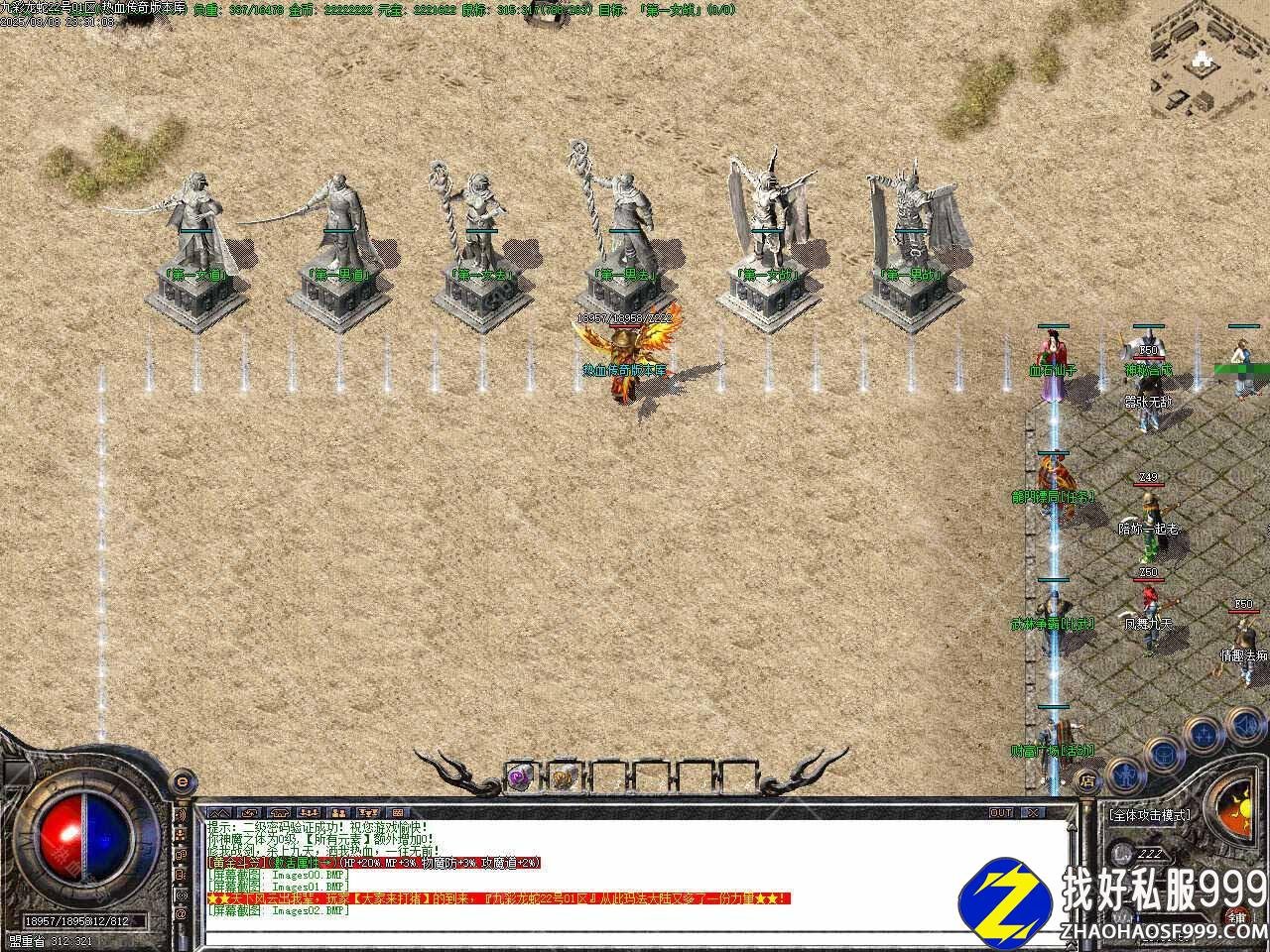Screen dimensions: 1270x952
Task: Close the chat panel with X
Action: click(1036, 813)
